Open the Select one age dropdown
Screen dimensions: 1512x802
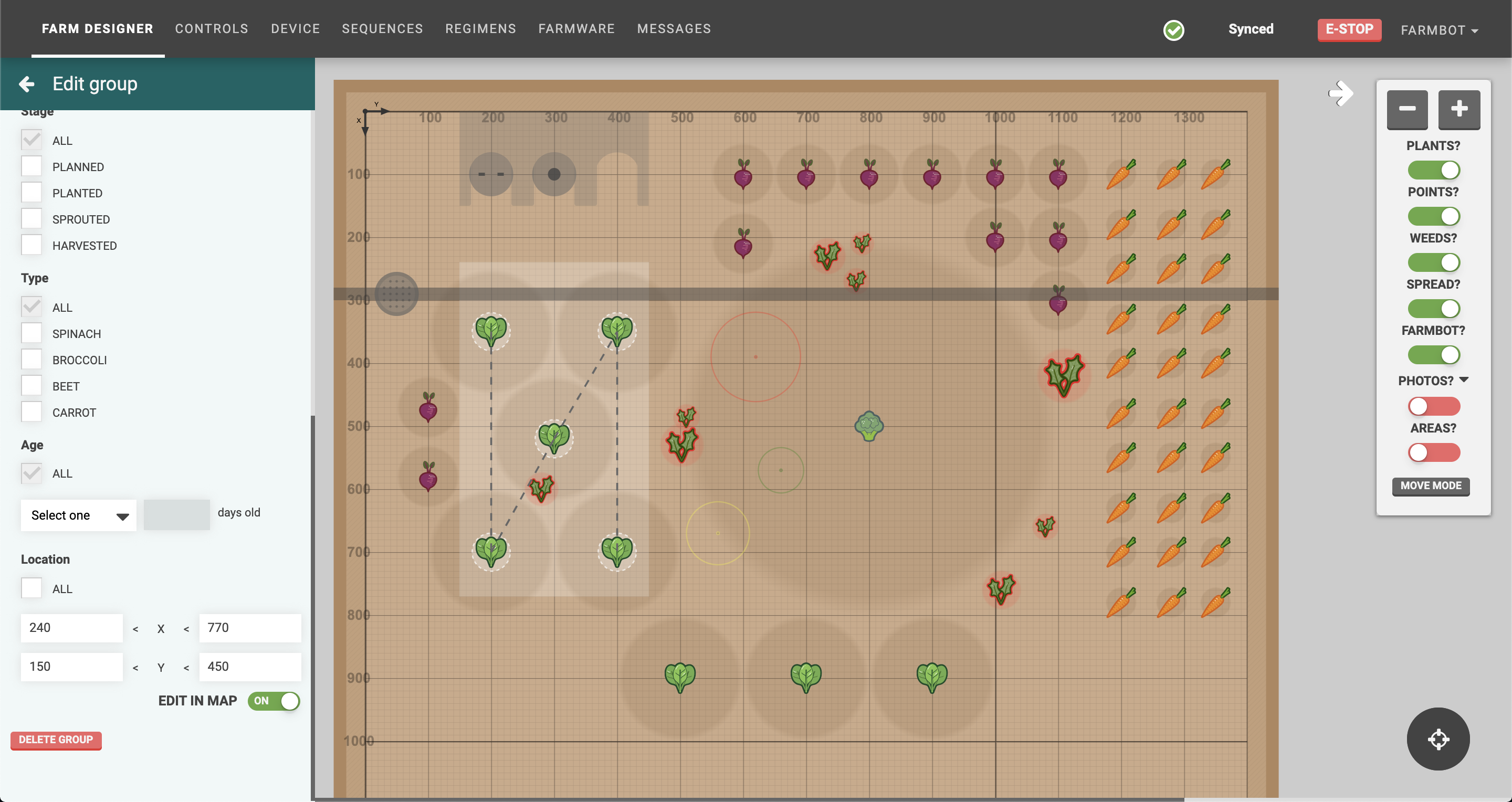[x=78, y=515]
